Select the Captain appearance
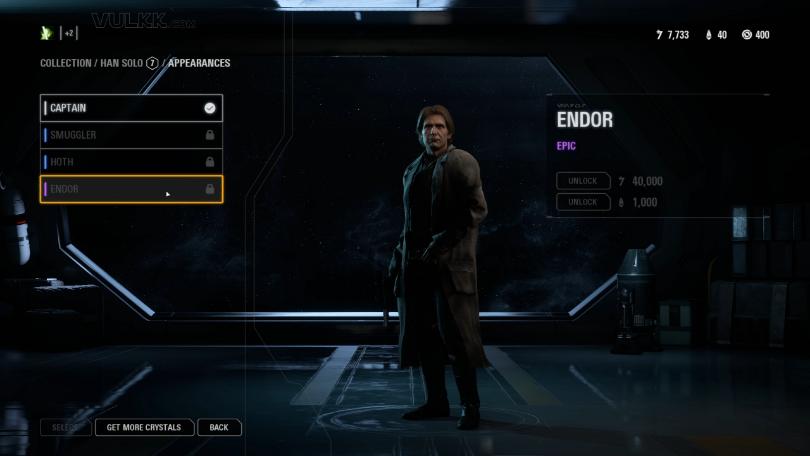This screenshot has width=810, height=456. click(130, 108)
